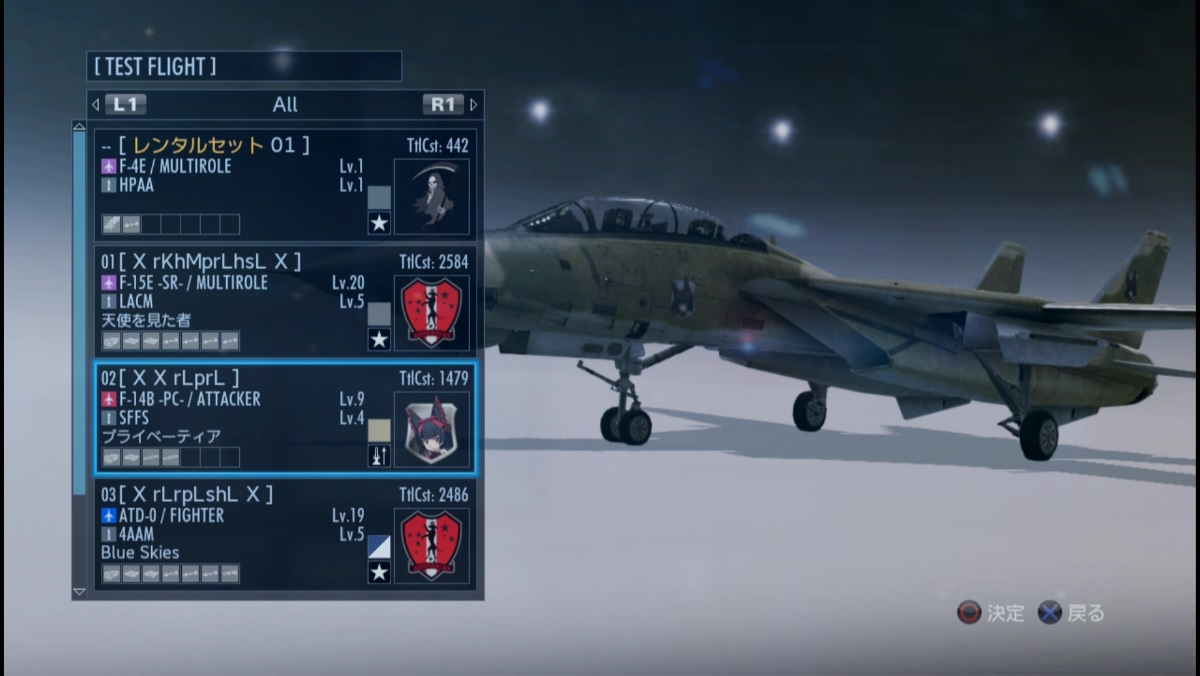Click the TEST FLIGHT header bar
This screenshot has height=676, width=1200.
click(x=244, y=67)
